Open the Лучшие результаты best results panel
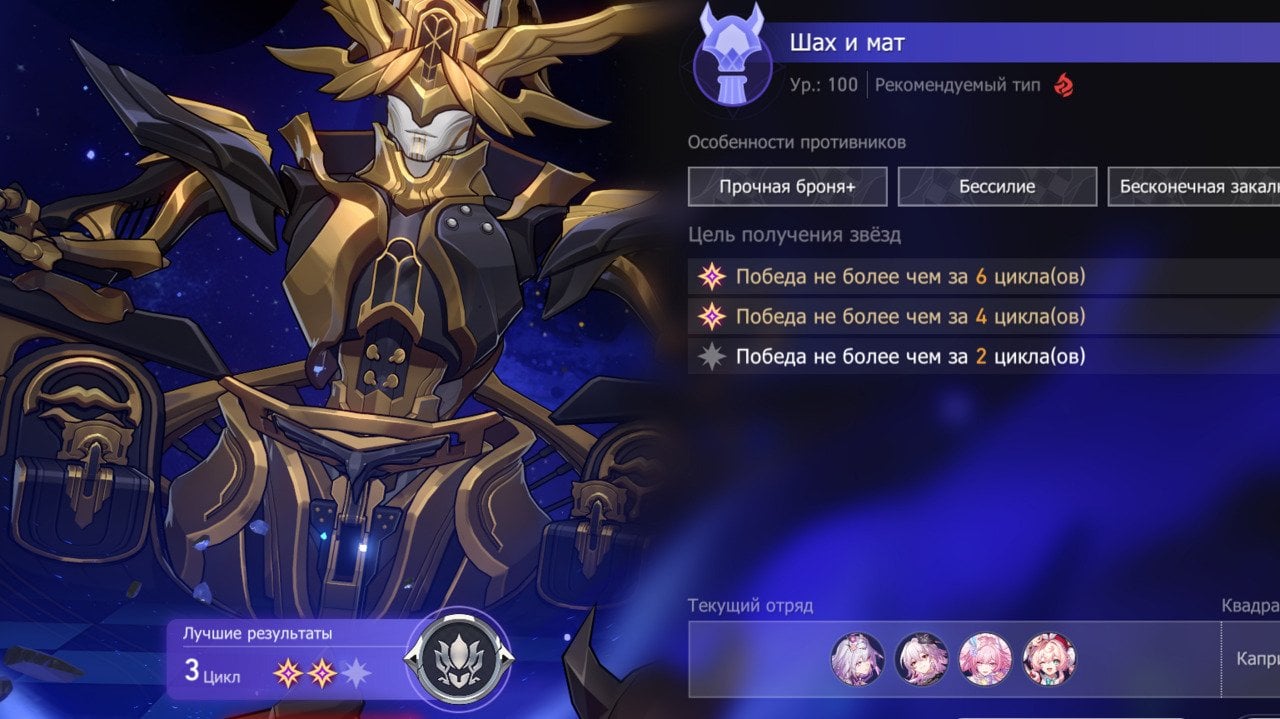This screenshot has height=719, width=1280. click(285, 659)
